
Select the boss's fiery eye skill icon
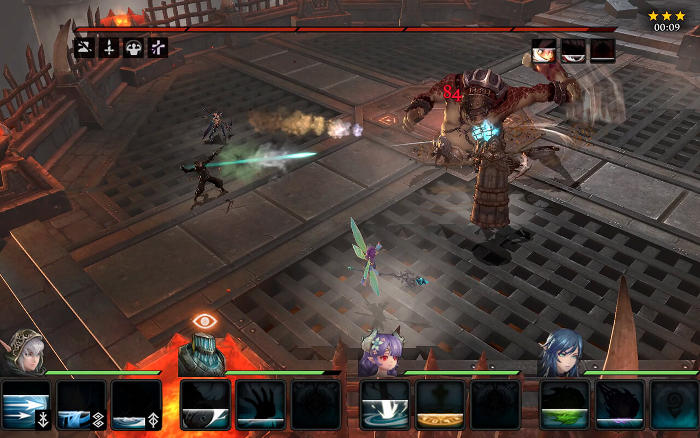[544, 49]
